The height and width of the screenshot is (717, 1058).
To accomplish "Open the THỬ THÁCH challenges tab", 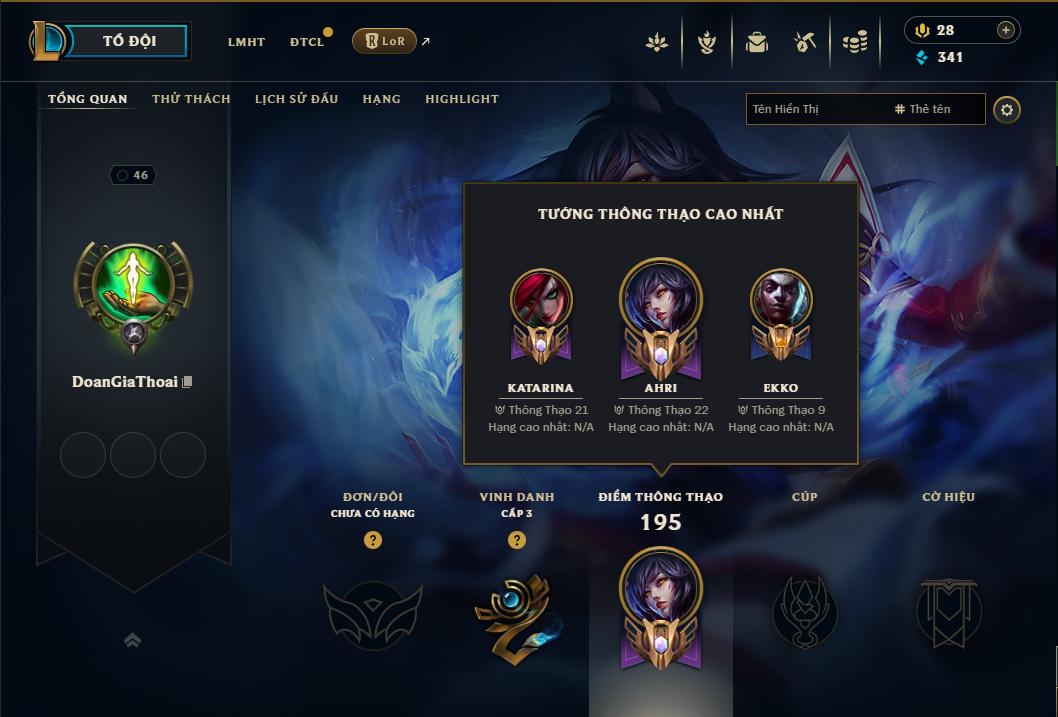I will (191, 99).
